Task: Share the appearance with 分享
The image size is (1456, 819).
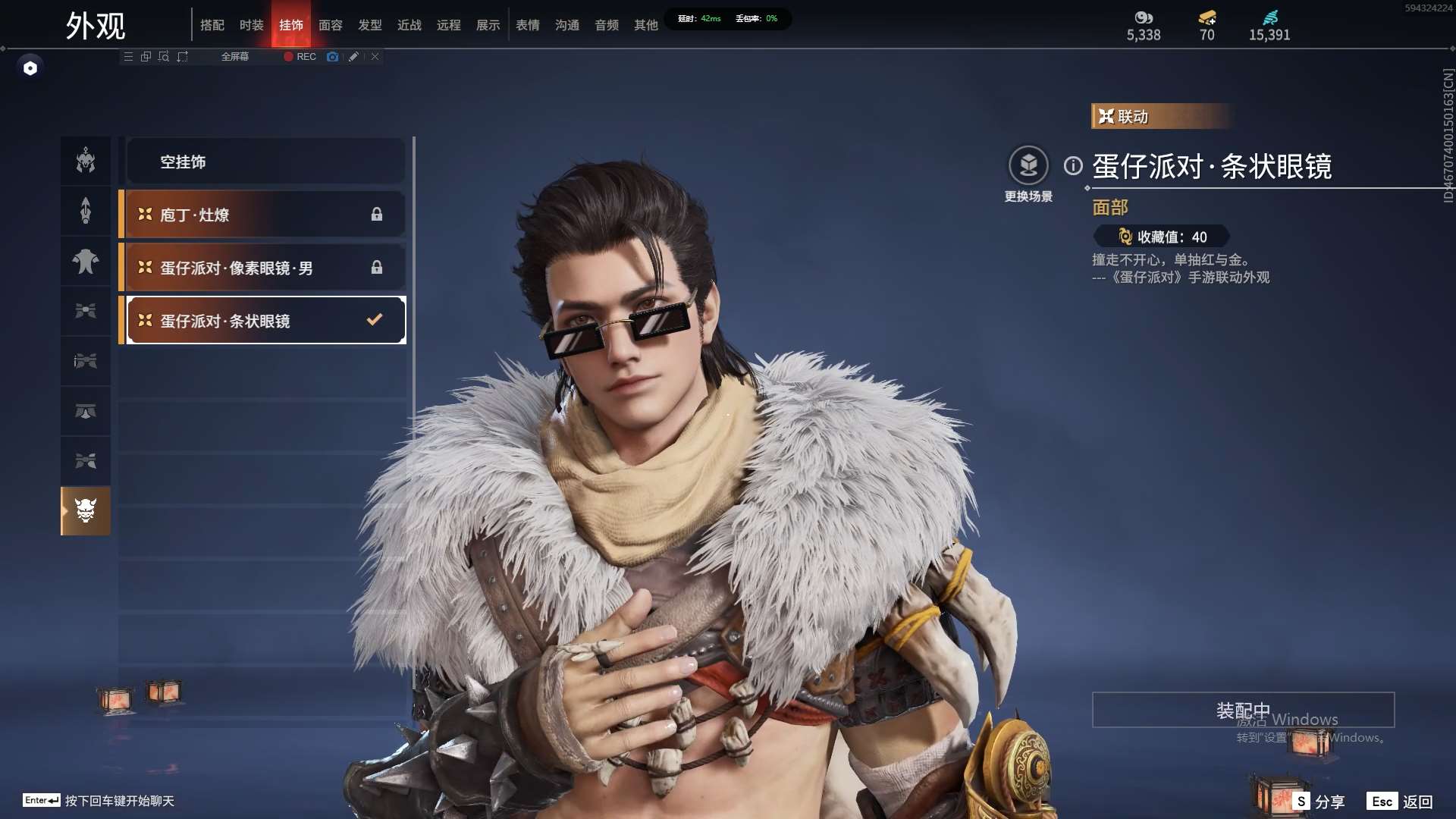Action: pyautogui.click(x=1320, y=802)
